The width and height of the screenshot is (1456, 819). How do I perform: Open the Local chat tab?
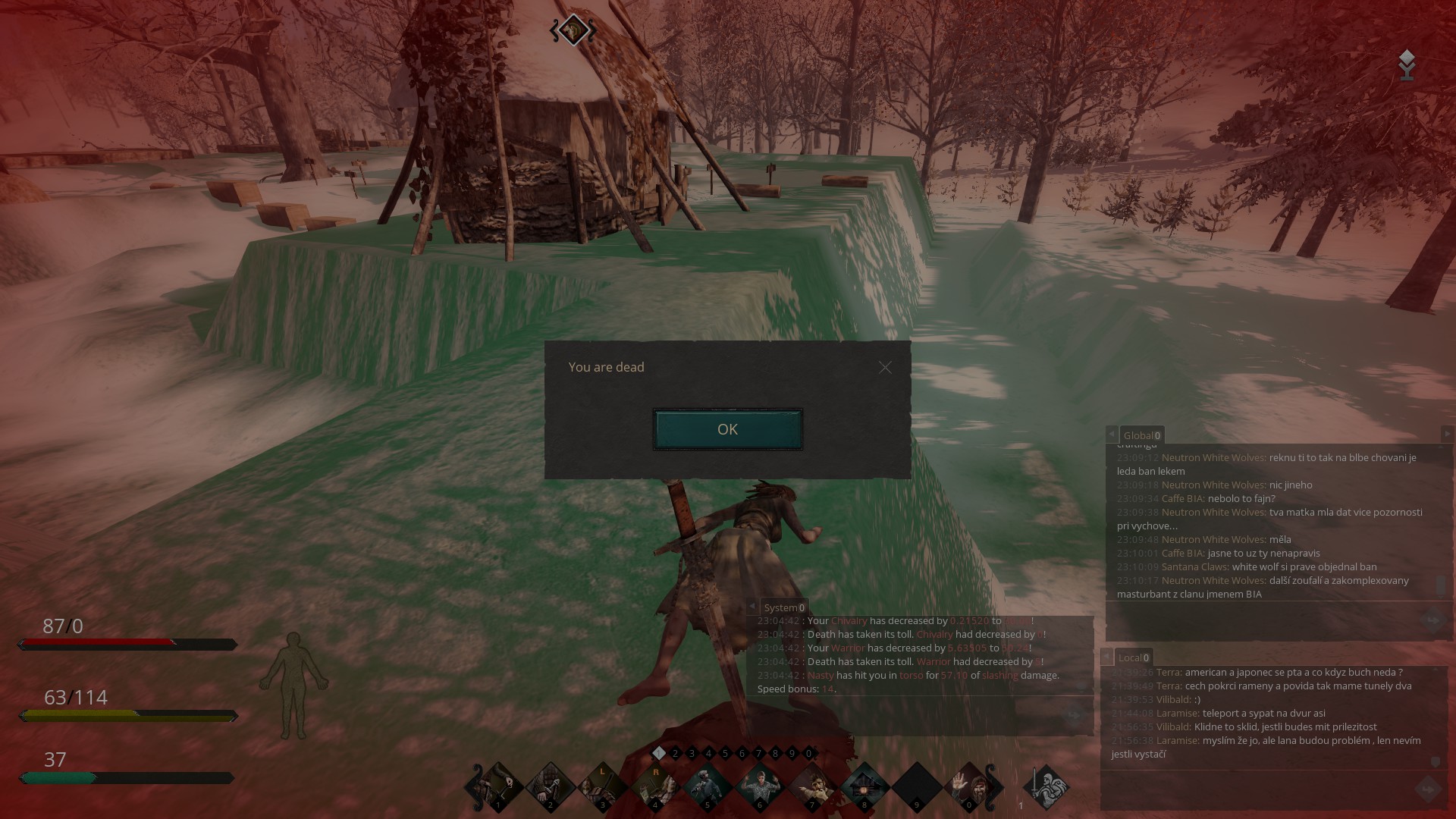pyautogui.click(x=1133, y=657)
